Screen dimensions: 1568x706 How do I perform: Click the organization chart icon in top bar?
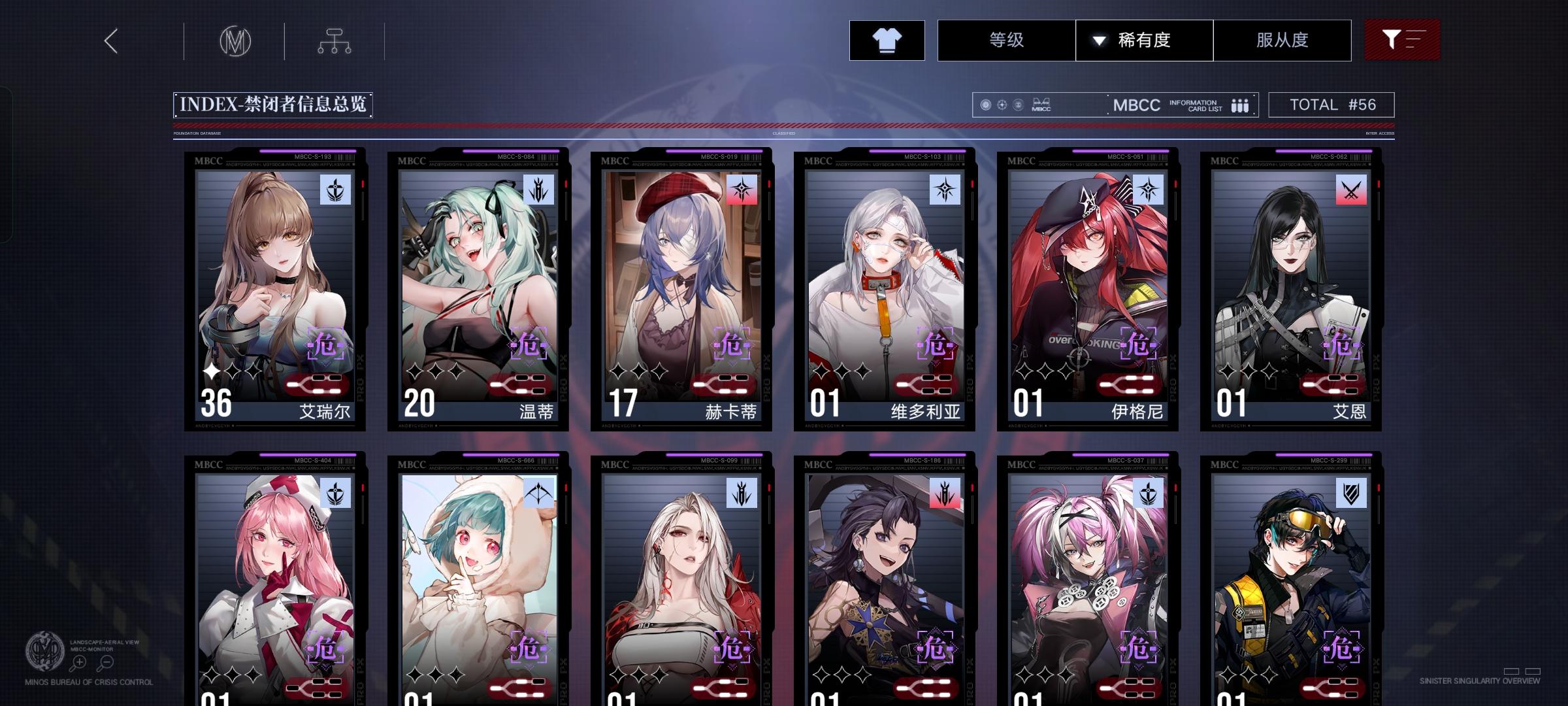(x=335, y=41)
